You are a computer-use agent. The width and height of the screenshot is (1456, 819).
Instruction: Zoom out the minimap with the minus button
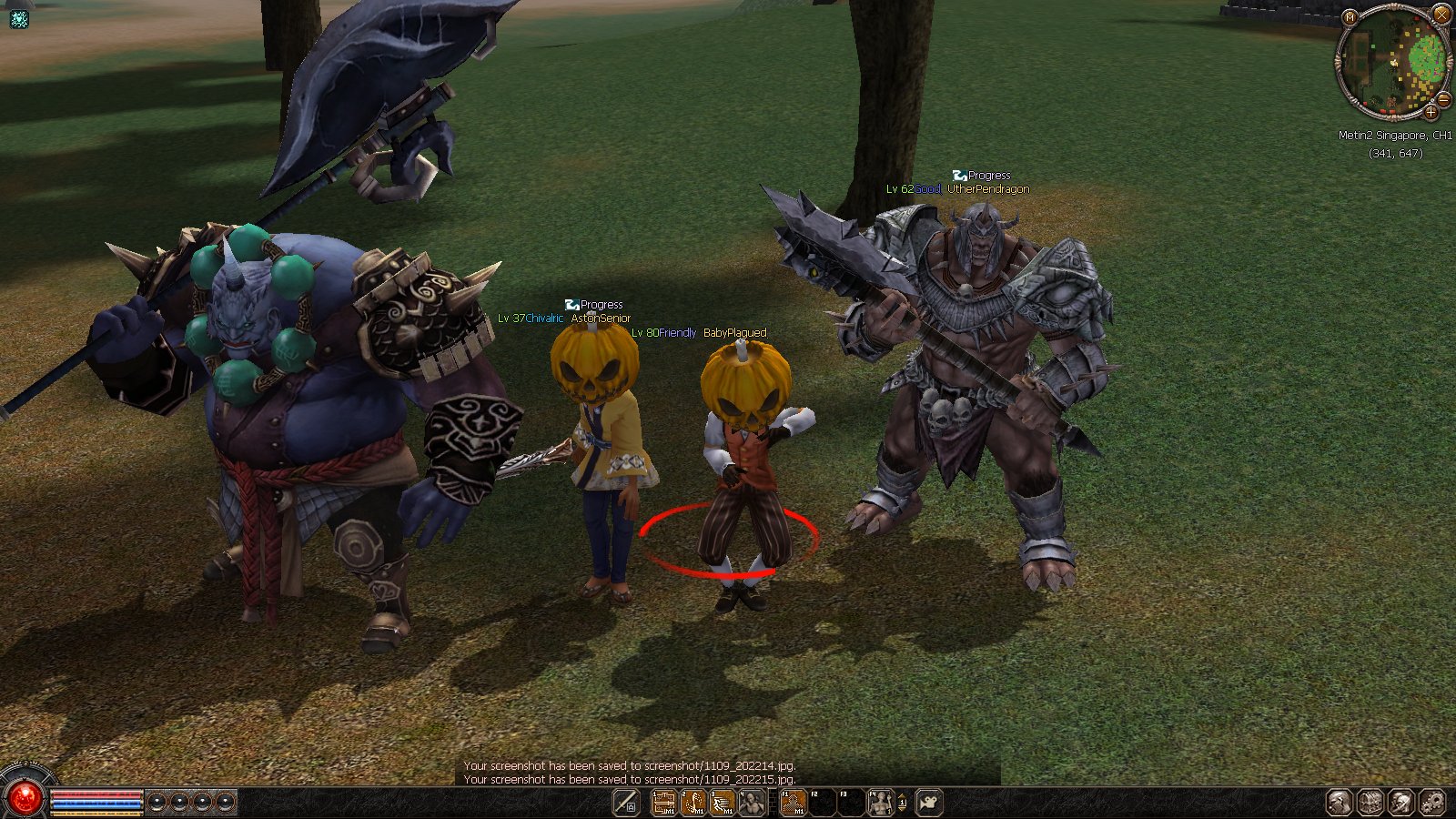click(1442, 99)
